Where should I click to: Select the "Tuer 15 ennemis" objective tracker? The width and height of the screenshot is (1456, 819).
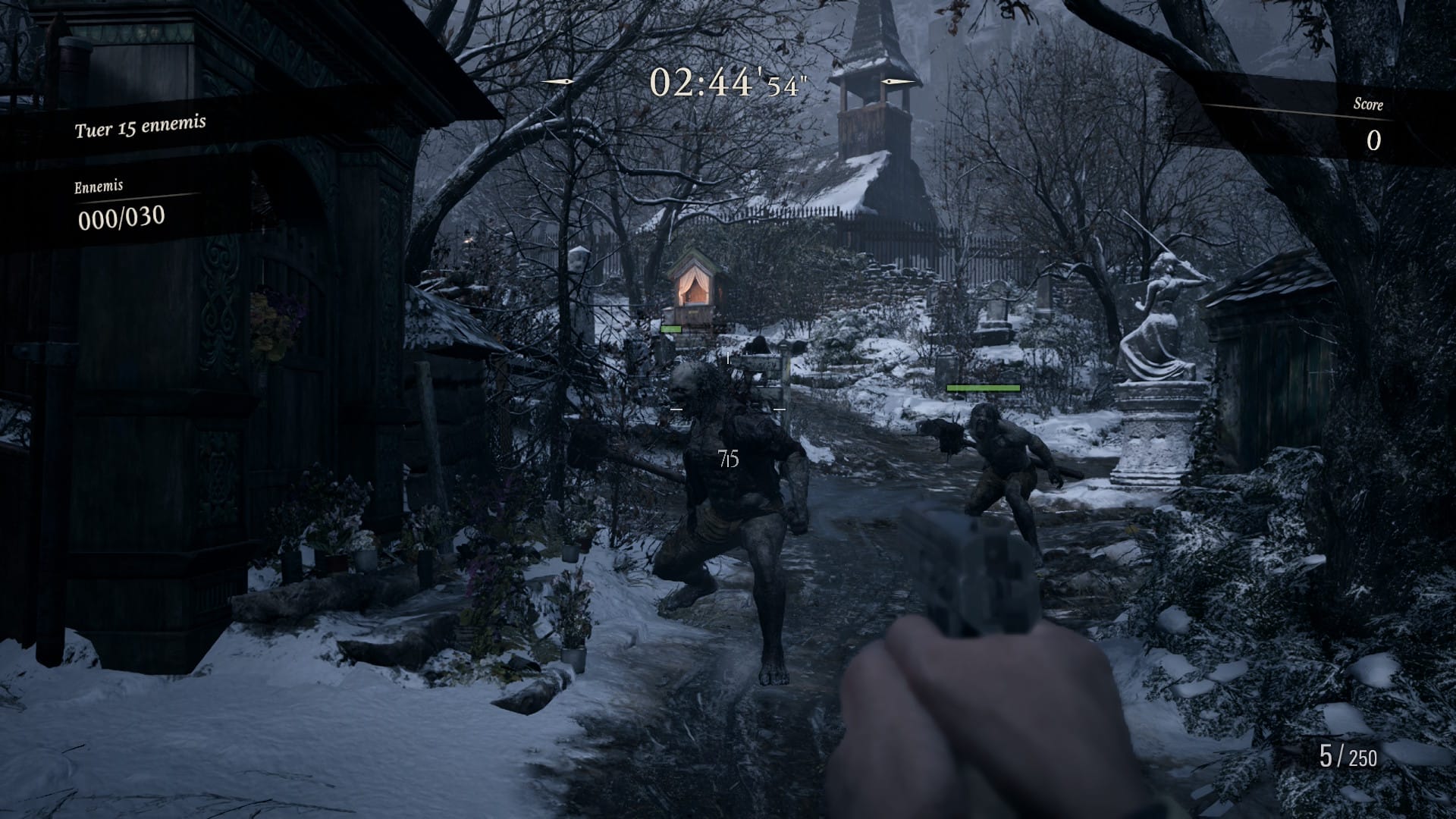(140, 127)
